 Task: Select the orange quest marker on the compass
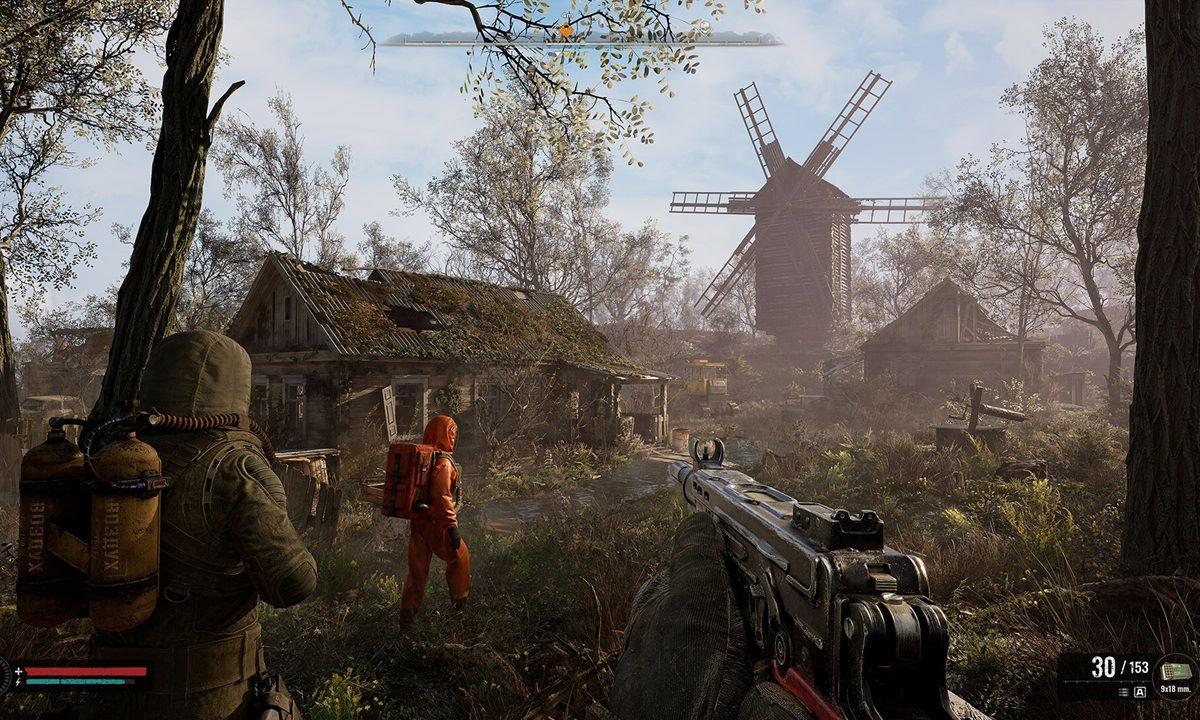pyautogui.click(x=566, y=31)
